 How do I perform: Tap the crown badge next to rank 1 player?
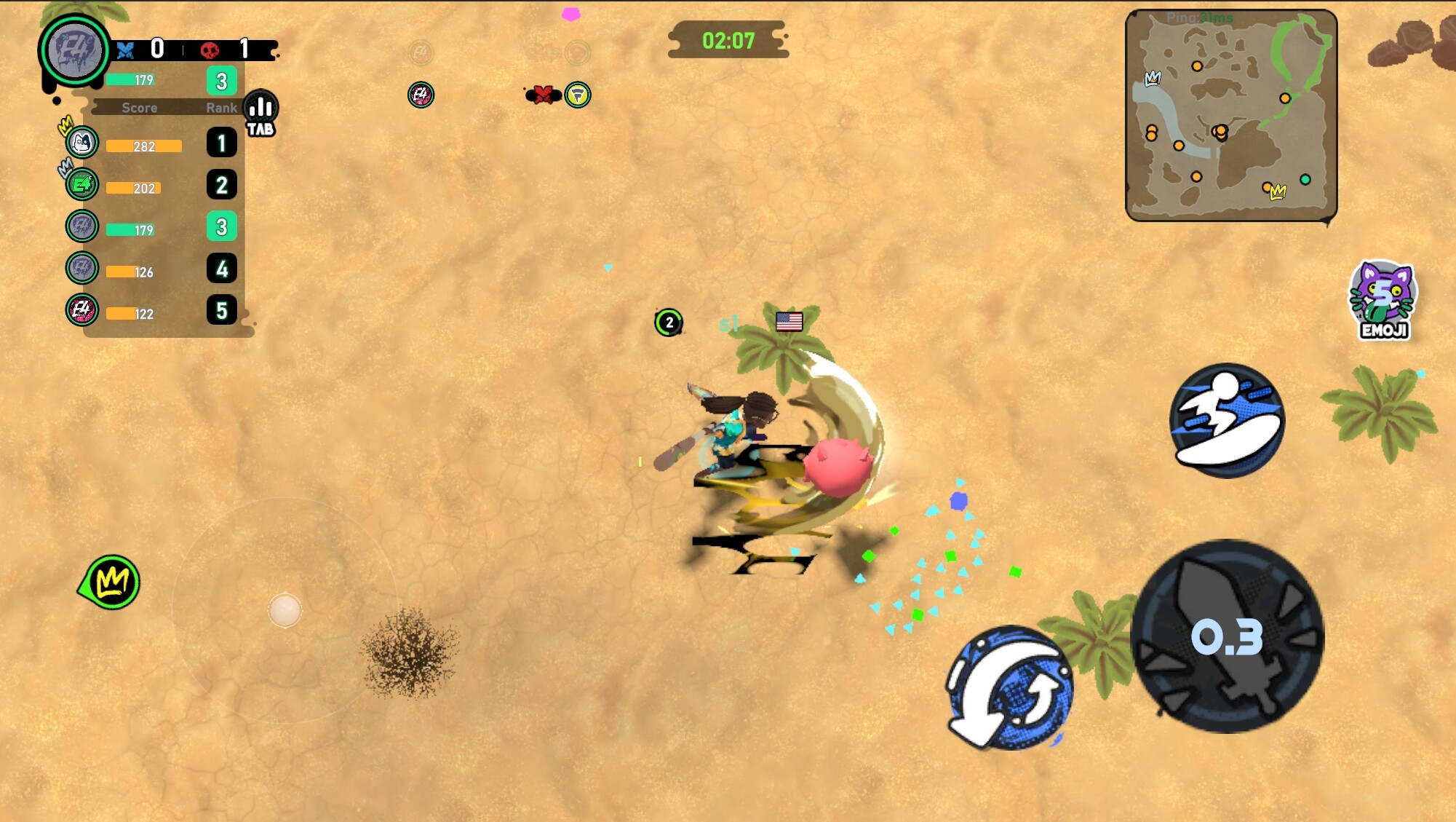[65, 124]
